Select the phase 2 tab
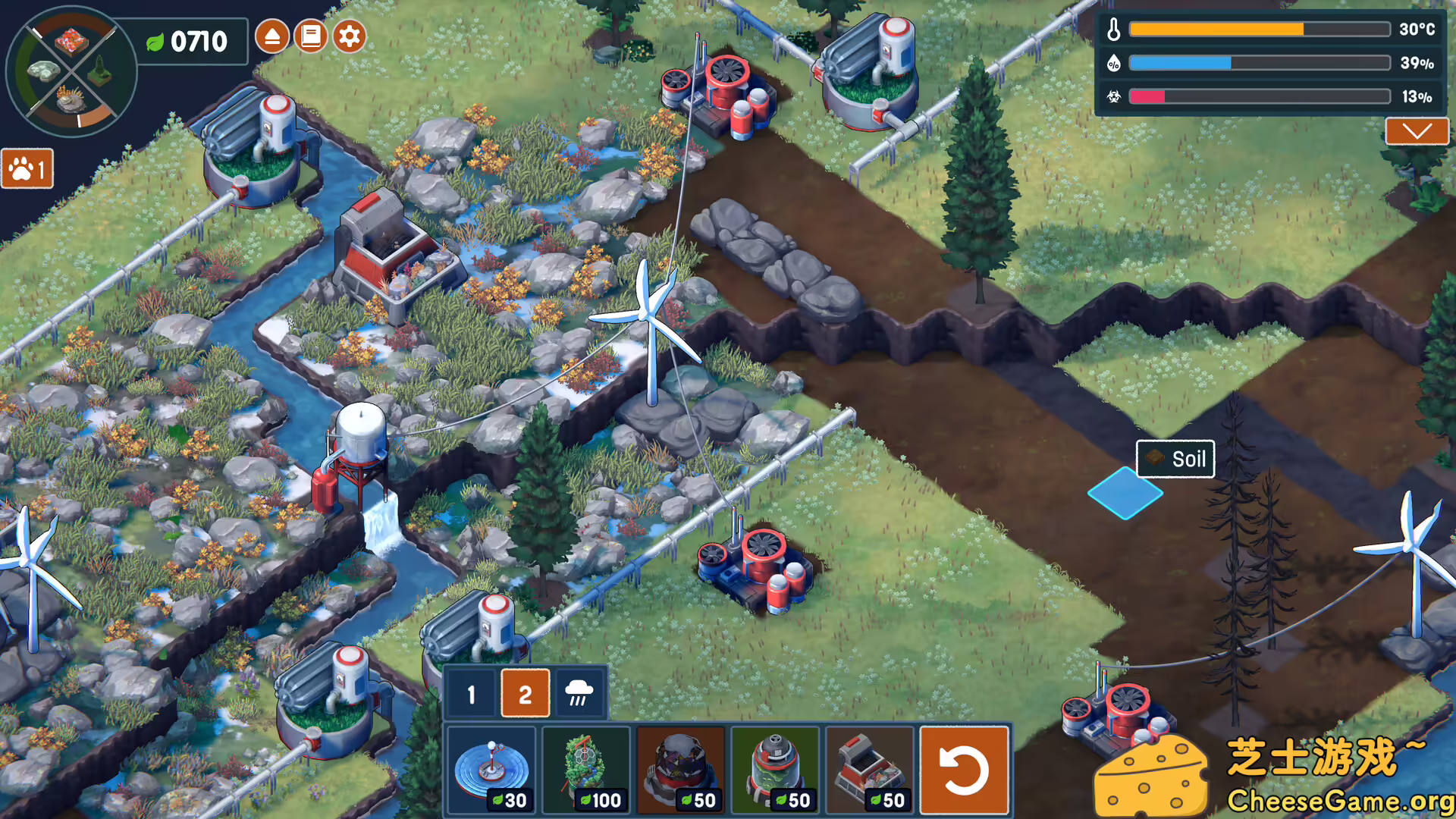 (525, 694)
